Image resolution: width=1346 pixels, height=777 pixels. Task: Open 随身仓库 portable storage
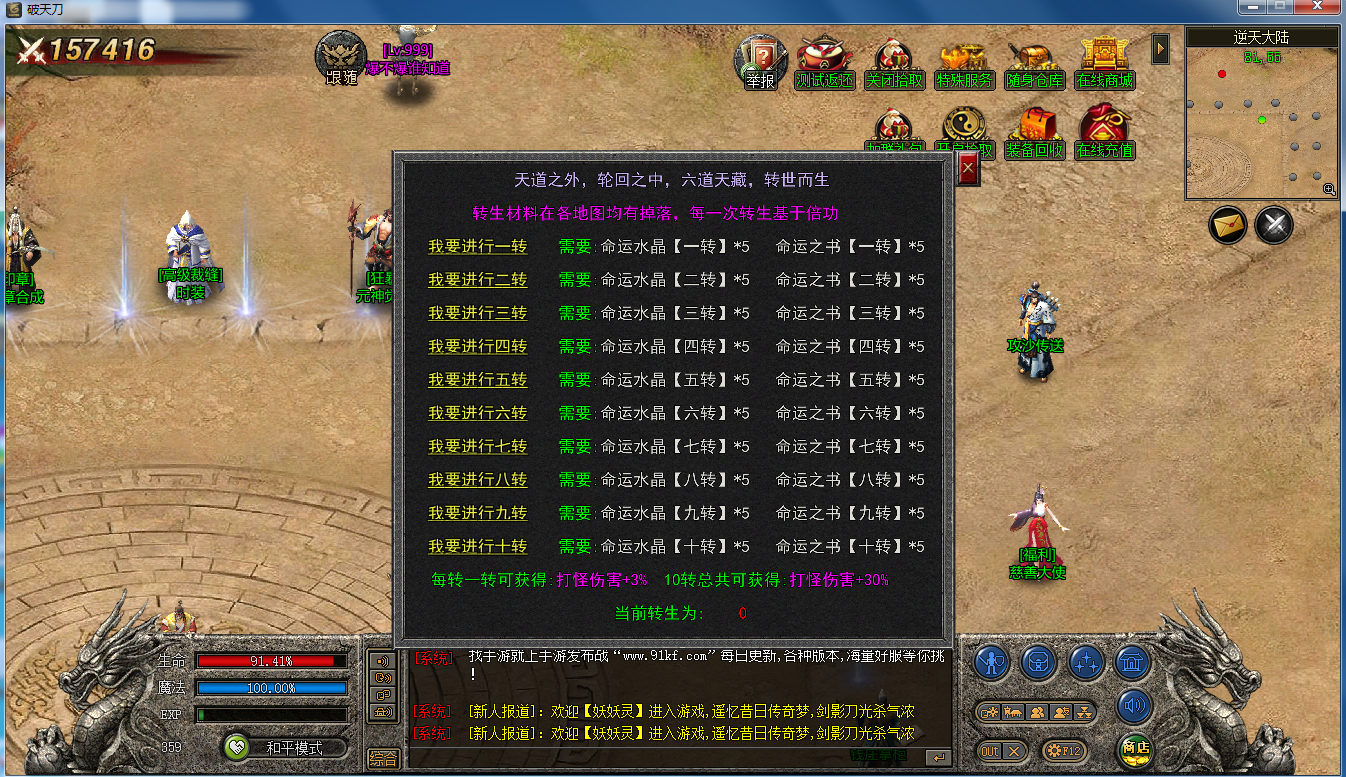coord(1034,65)
